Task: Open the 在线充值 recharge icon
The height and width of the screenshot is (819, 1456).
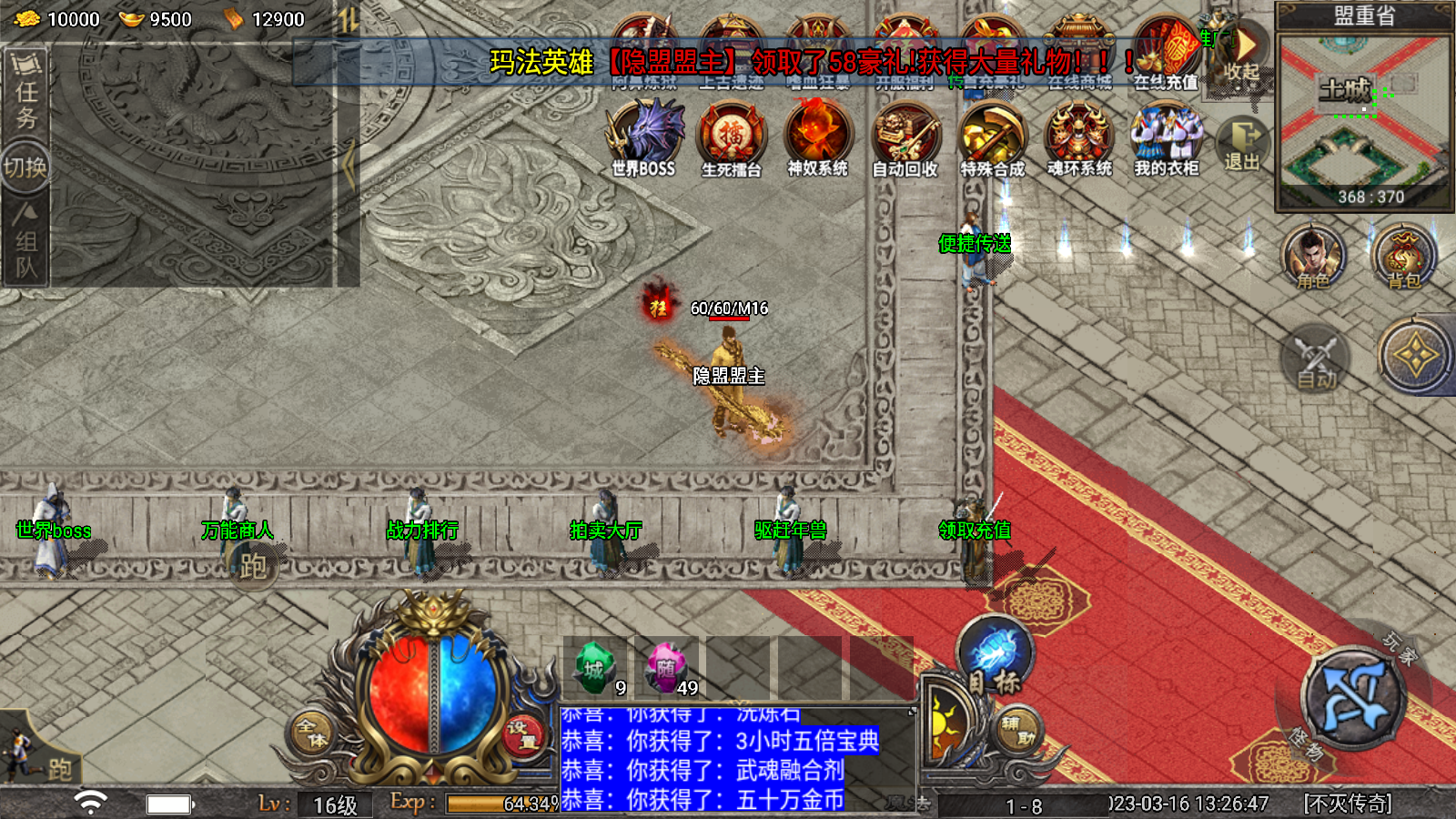Action: point(1166,53)
